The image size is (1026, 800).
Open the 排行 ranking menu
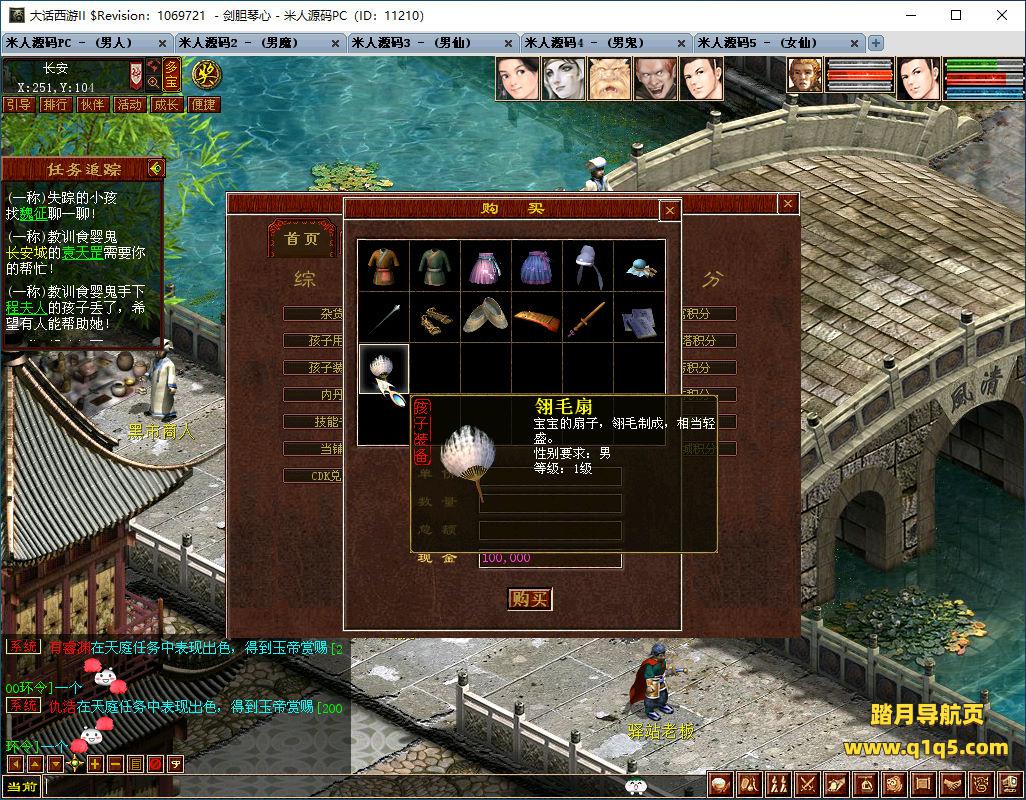[55, 105]
